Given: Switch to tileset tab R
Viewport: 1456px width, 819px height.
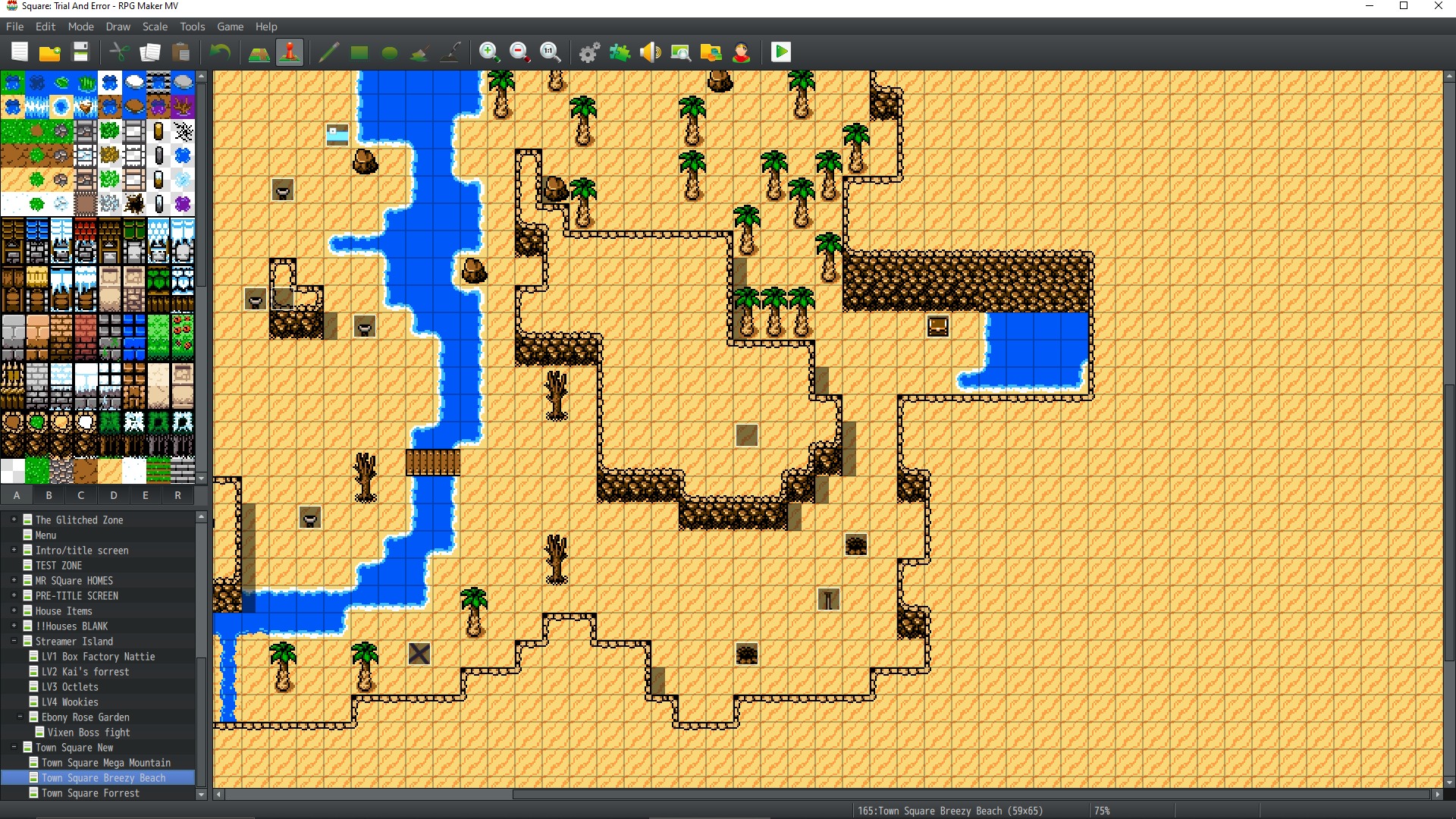Looking at the screenshot, I should point(177,495).
